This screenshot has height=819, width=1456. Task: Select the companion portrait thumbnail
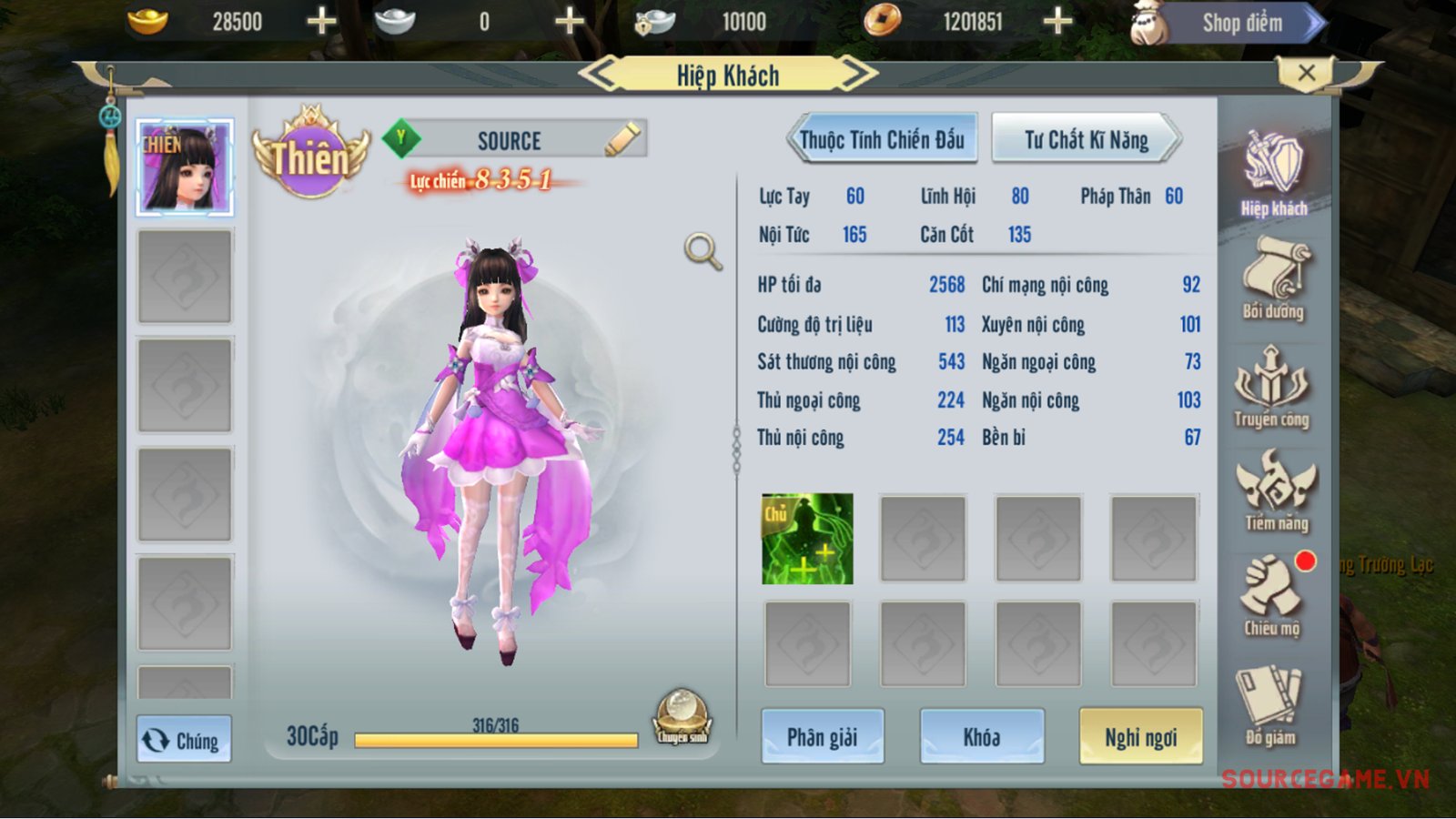(x=185, y=167)
